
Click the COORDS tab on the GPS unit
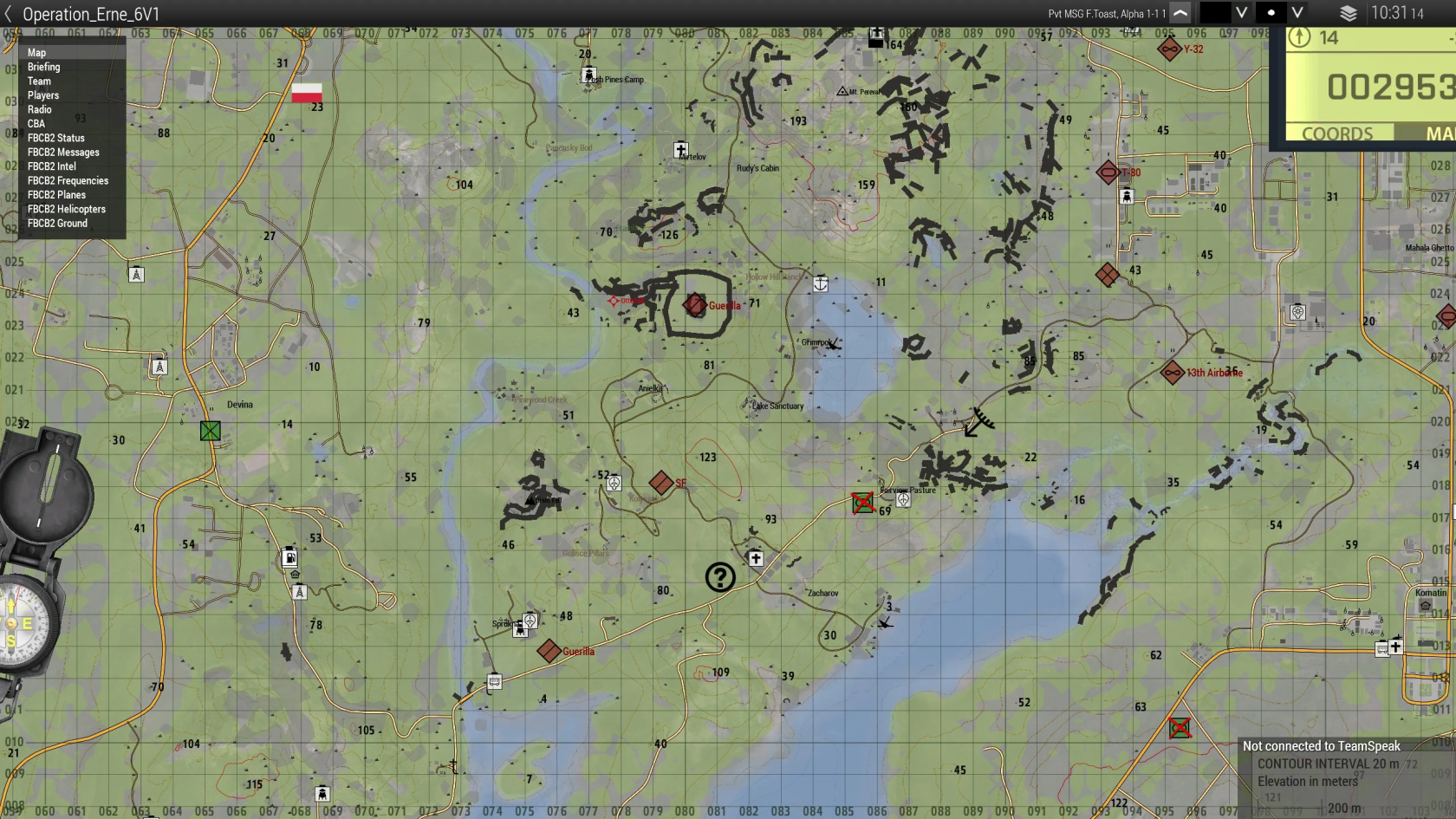pyautogui.click(x=1336, y=133)
